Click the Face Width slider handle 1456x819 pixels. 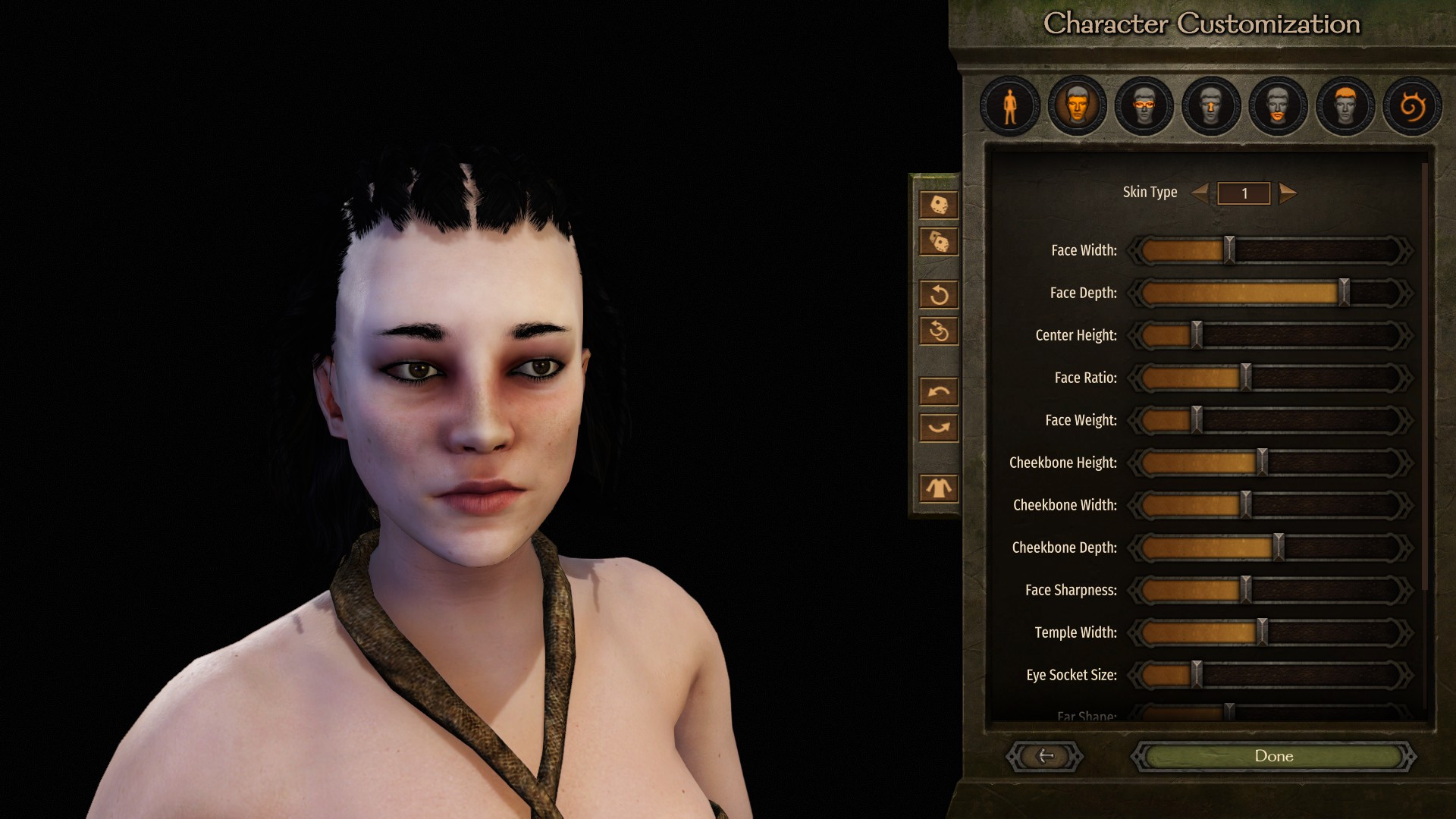1230,250
